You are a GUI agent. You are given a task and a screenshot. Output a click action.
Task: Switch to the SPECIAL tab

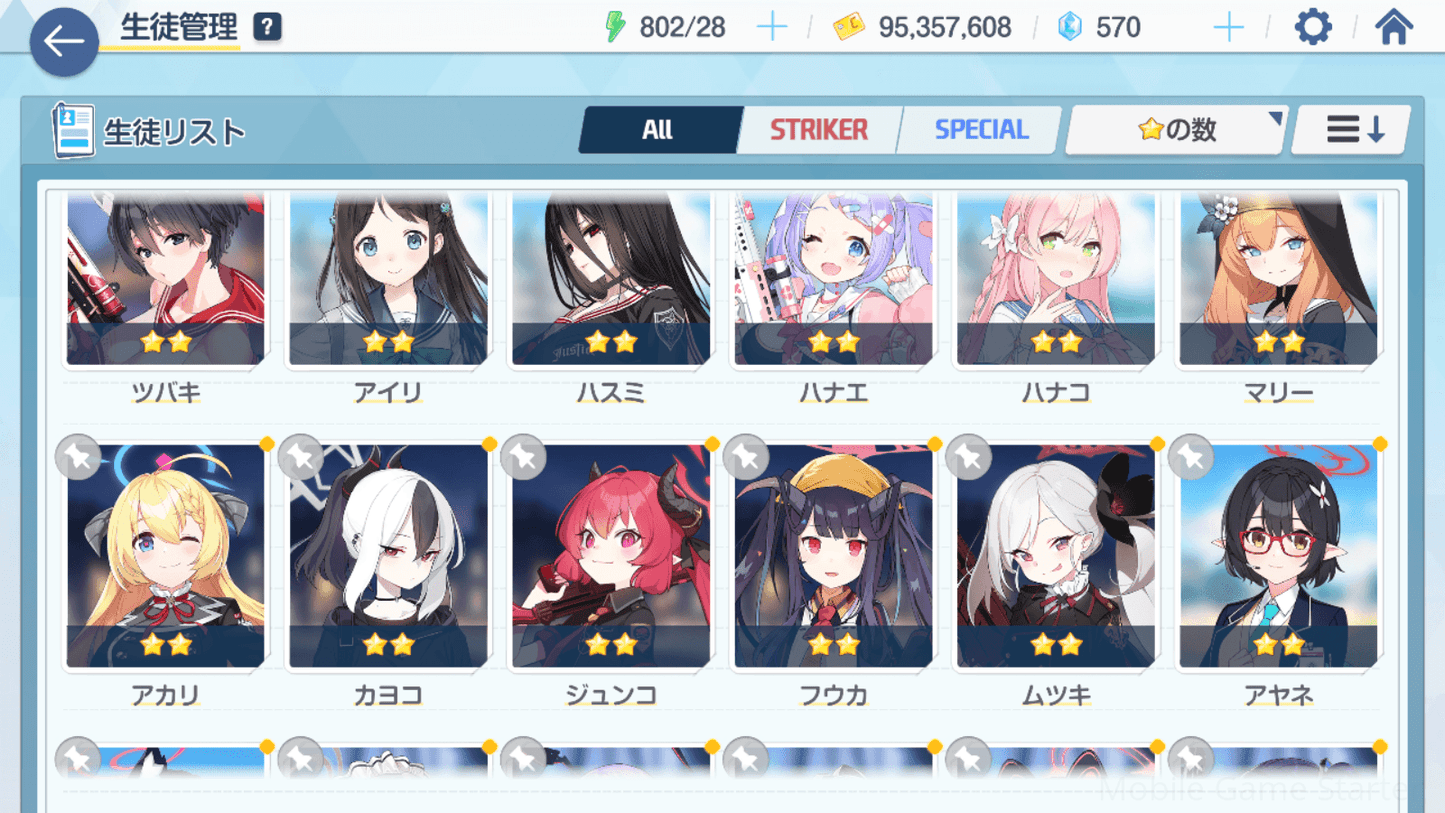tap(981, 130)
